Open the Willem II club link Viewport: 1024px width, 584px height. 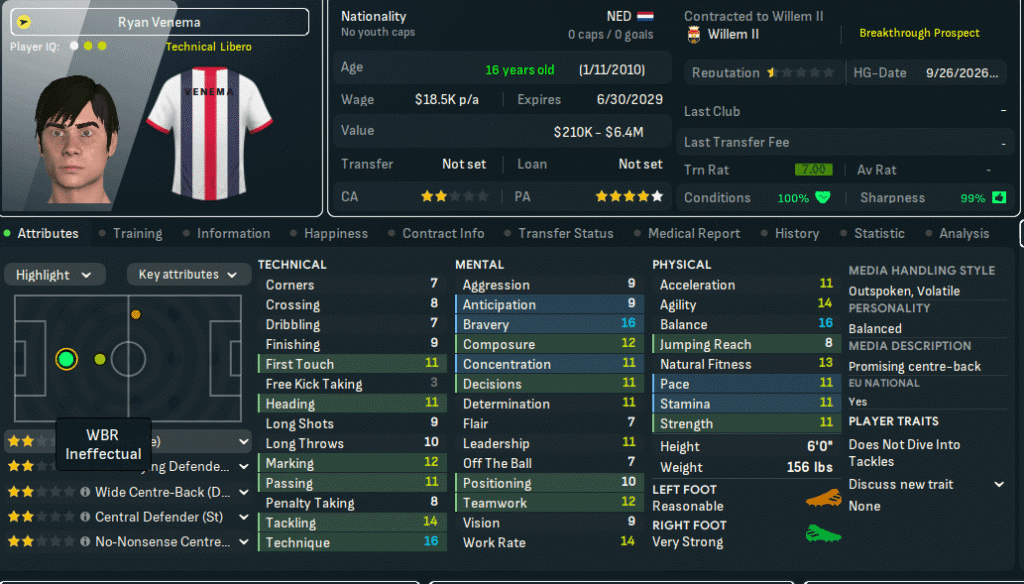(733, 34)
